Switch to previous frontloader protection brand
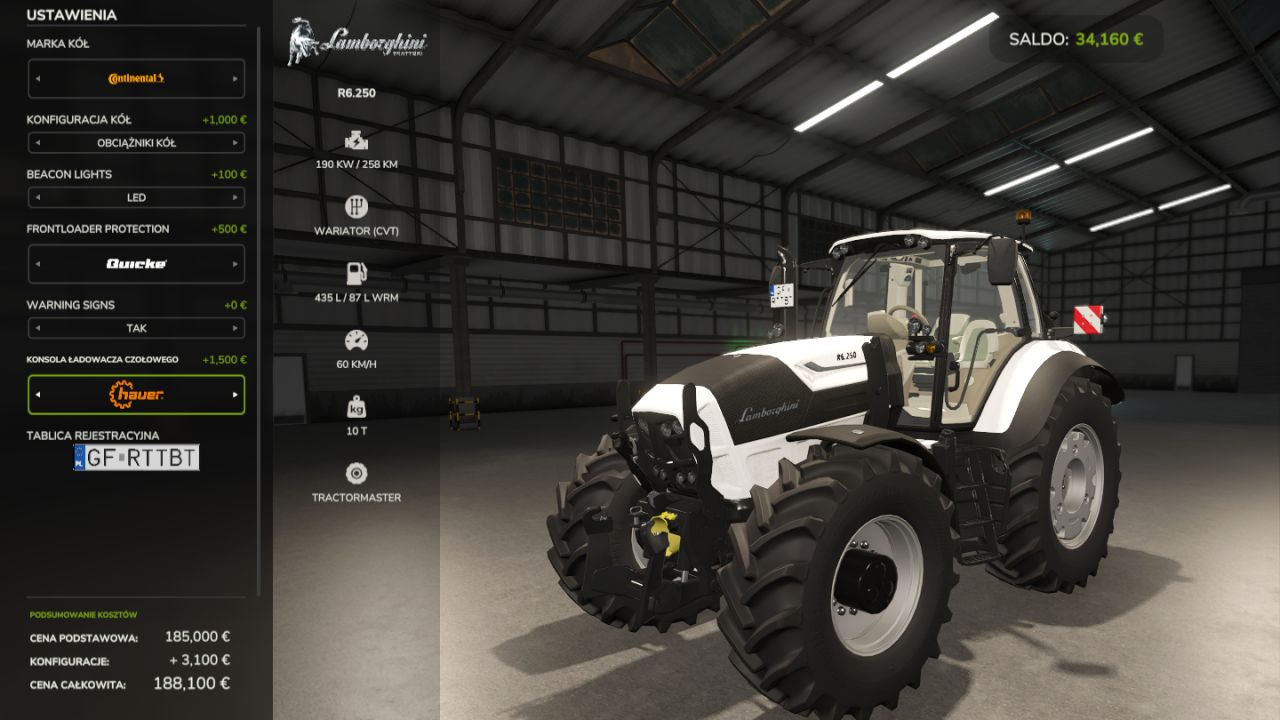This screenshot has width=1280, height=720. [37, 264]
